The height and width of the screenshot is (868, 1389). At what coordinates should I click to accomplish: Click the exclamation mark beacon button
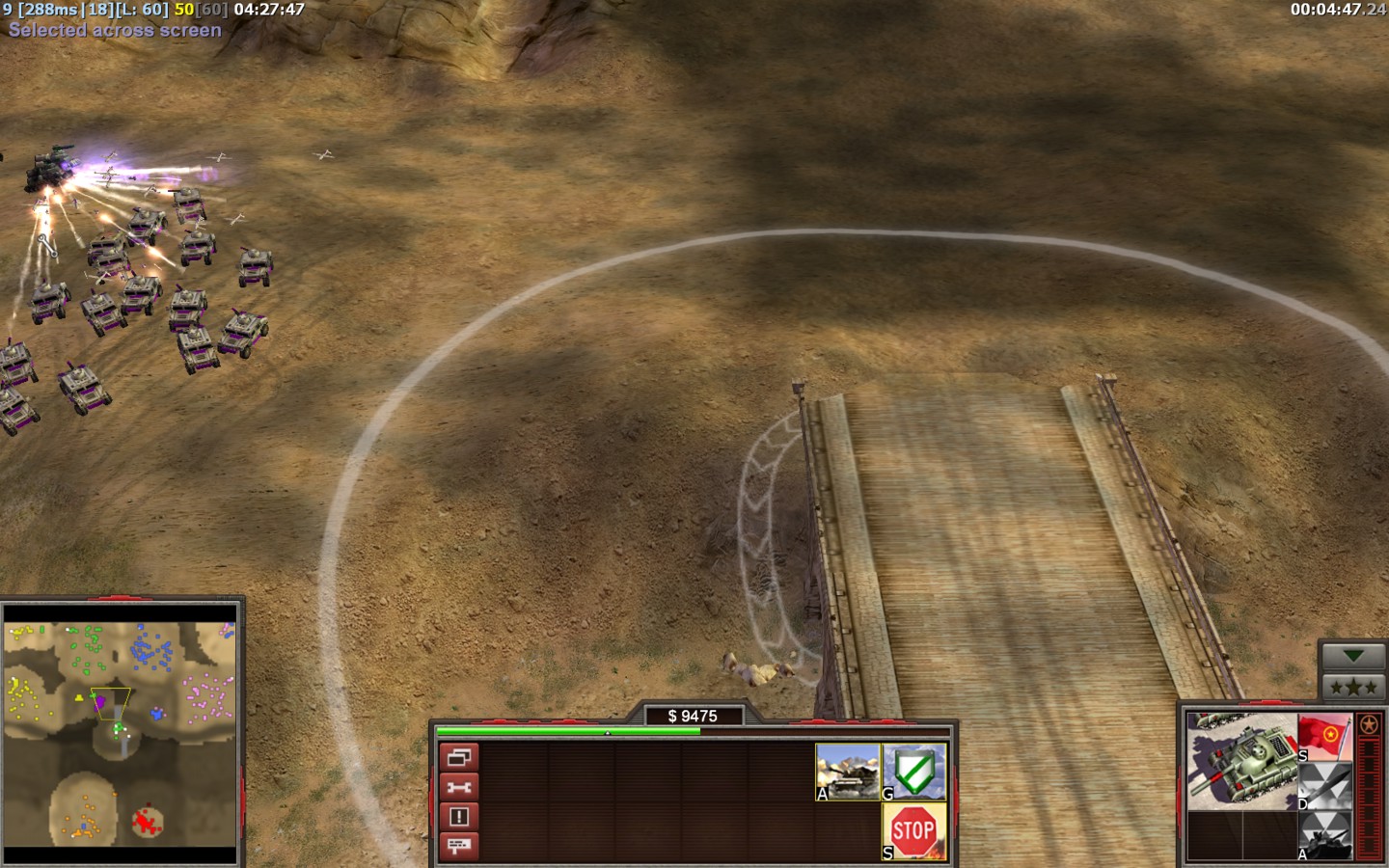coord(459,817)
